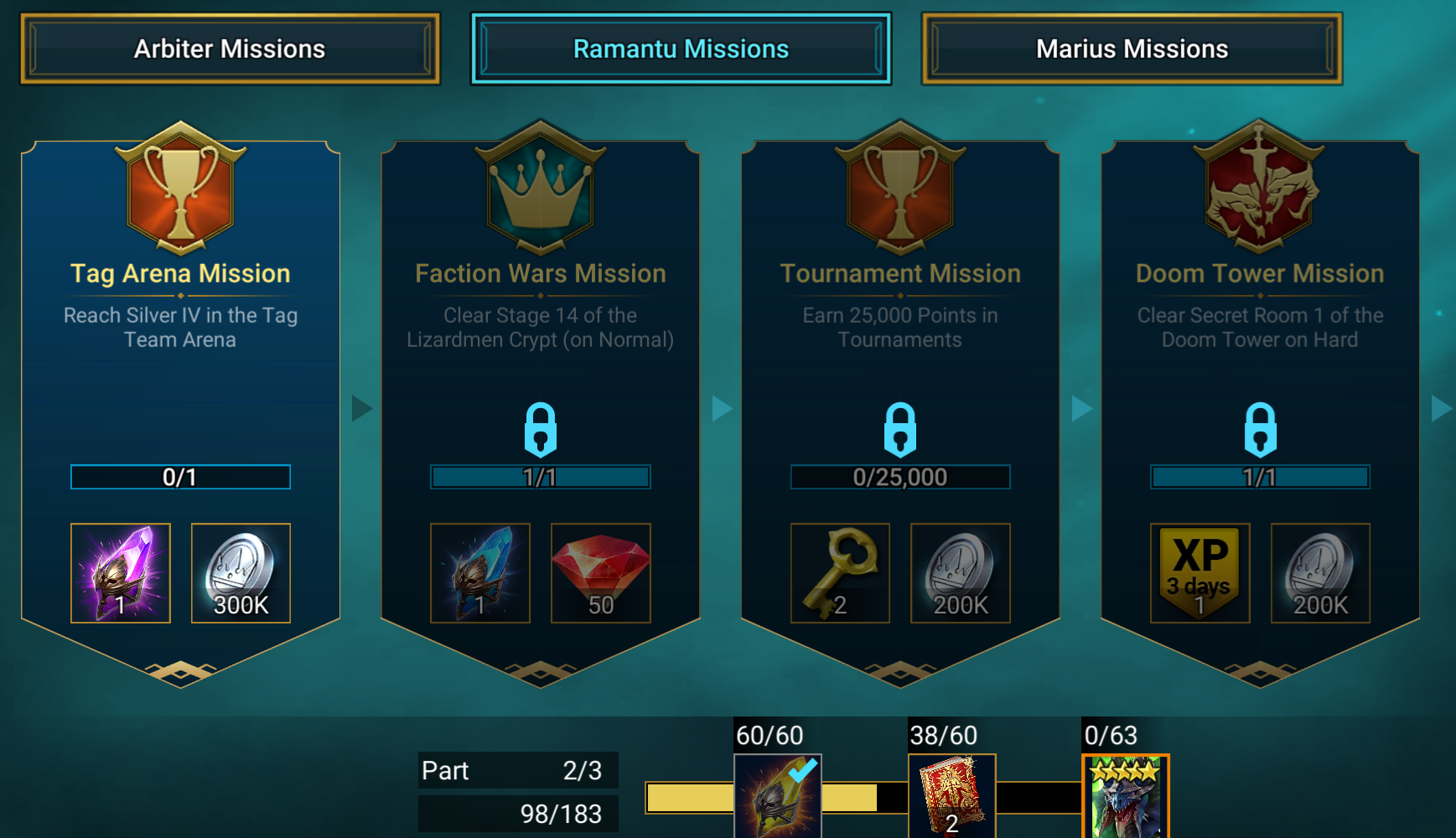View the golden keys reward
The image size is (1456, 838).
(x=840, y=573)
